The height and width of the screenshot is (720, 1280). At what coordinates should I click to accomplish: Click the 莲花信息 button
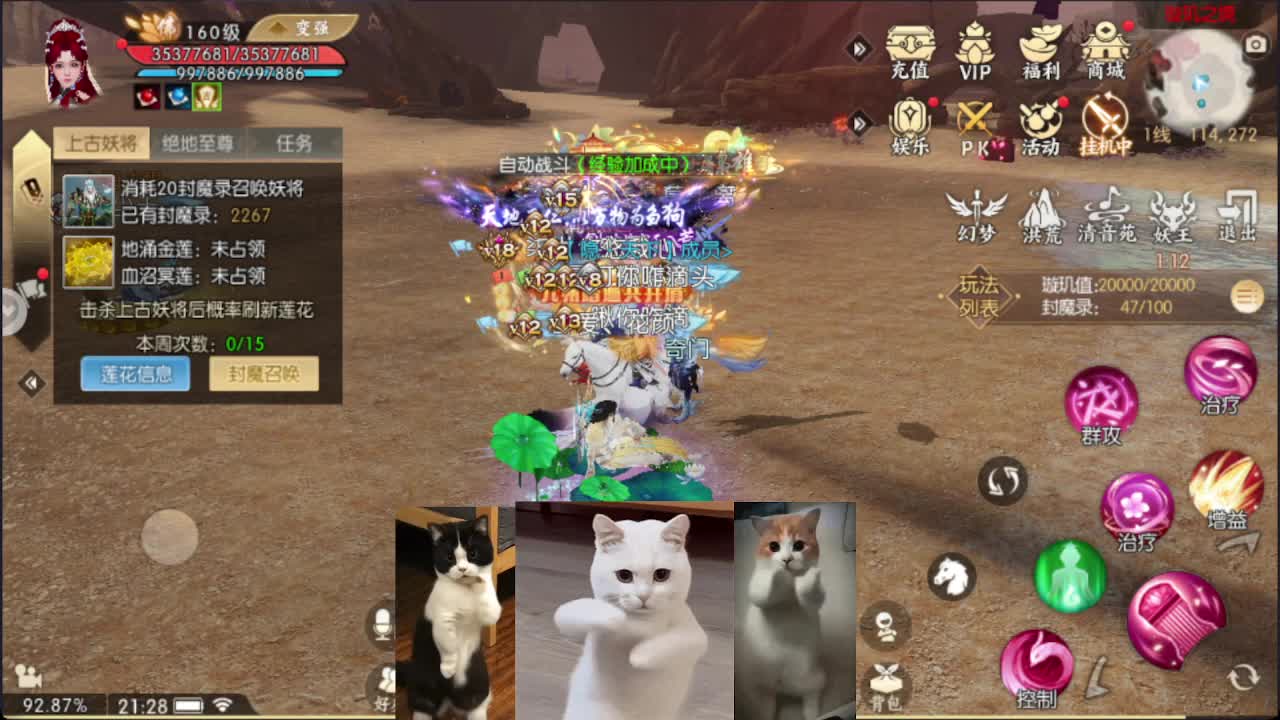[x=135, y=374]
